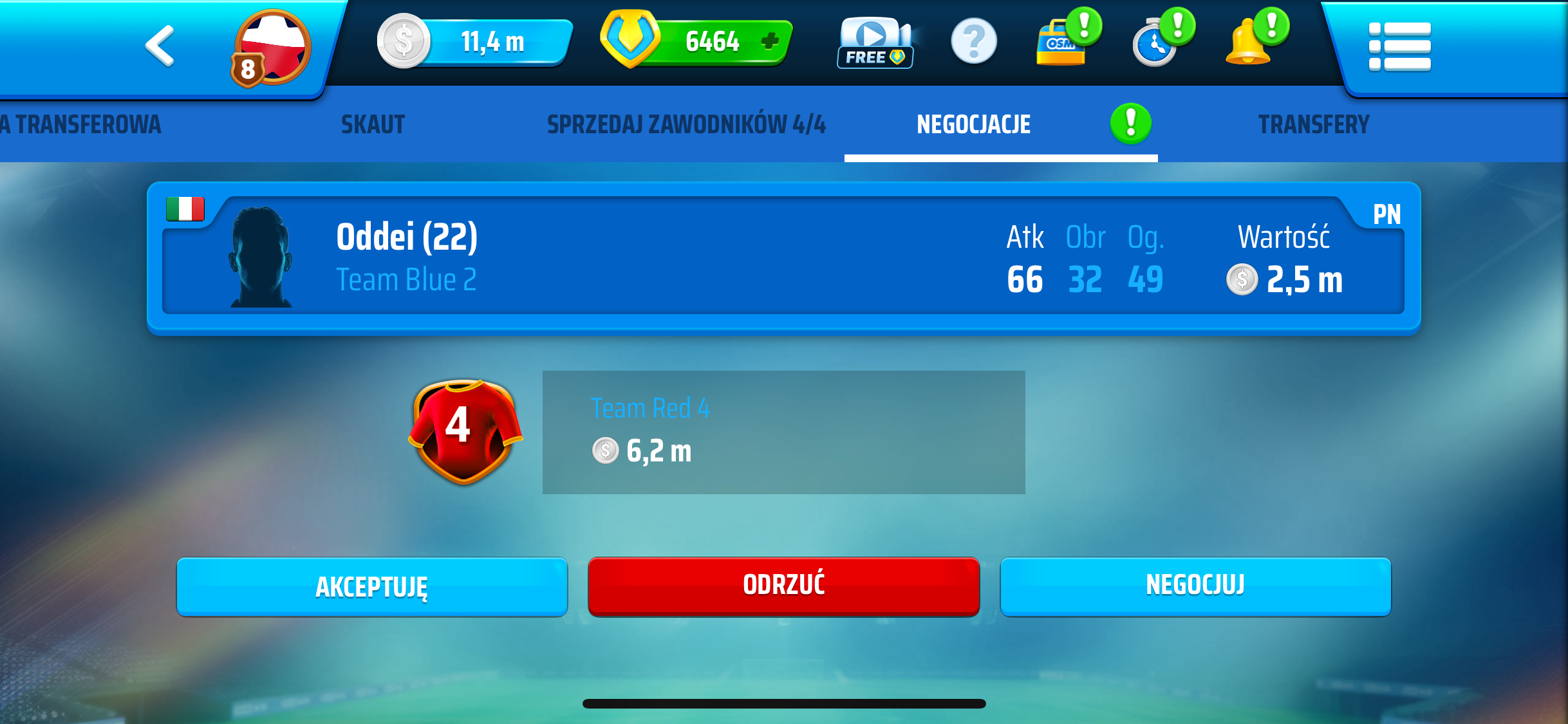Reject the offer with Odrzuć button
The height and width of the screenshot is (724, 1568).
pos(783,586)
